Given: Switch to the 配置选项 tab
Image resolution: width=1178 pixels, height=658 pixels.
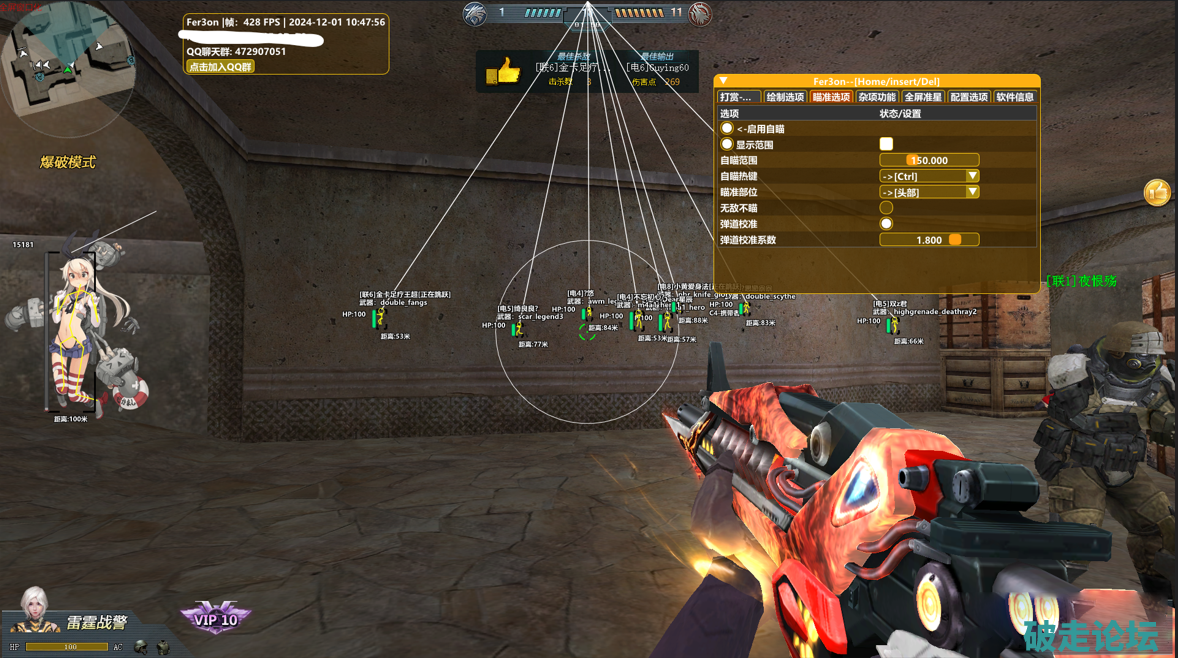Looking at the screenshot, I should pyautogui.click(x=969, y=97).
